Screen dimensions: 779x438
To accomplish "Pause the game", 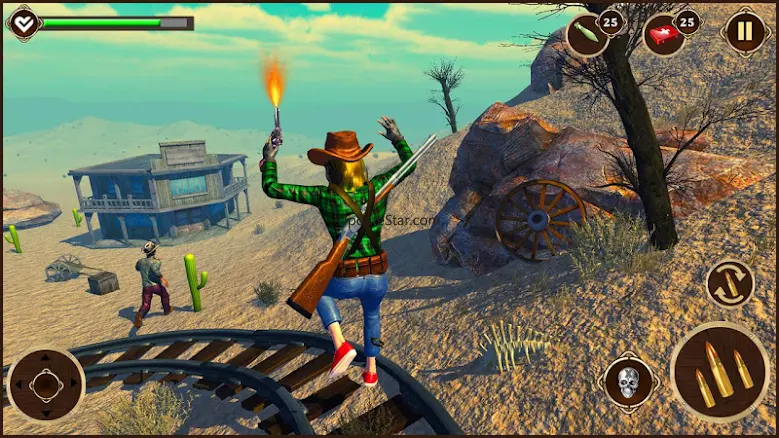I will click(x=746, y=32).
